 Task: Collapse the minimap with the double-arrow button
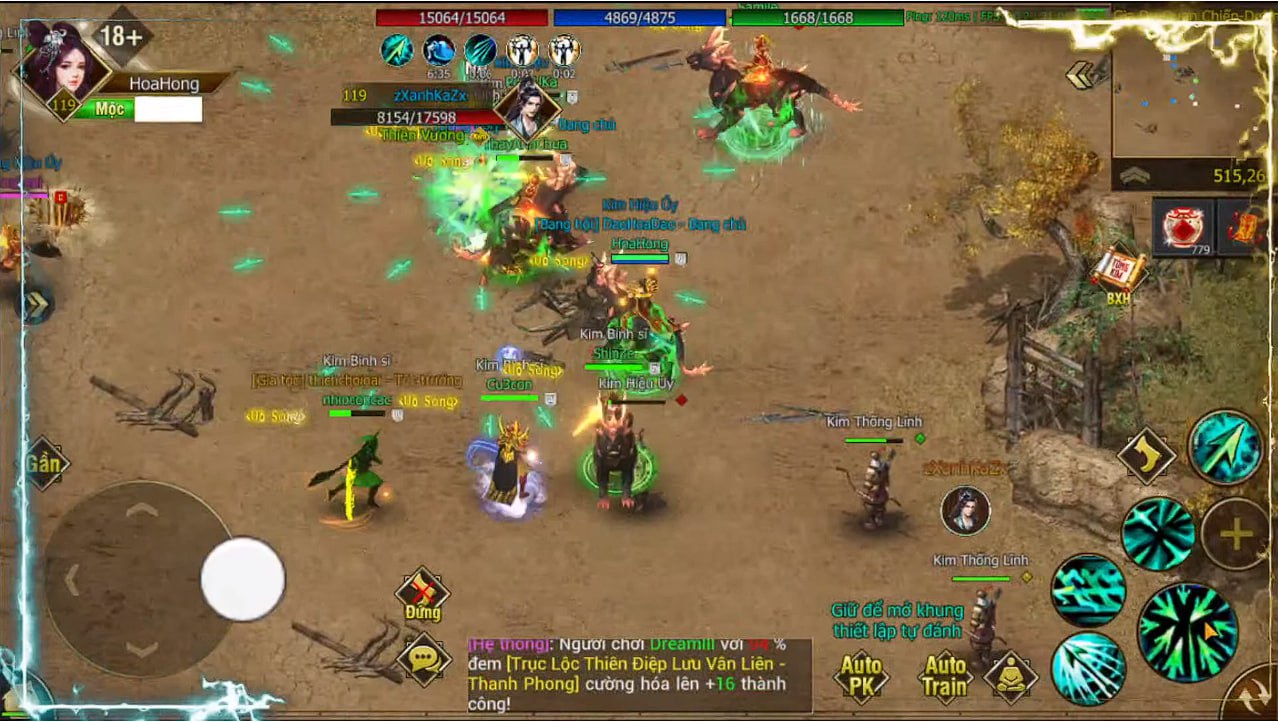(x=1080, y=75)
